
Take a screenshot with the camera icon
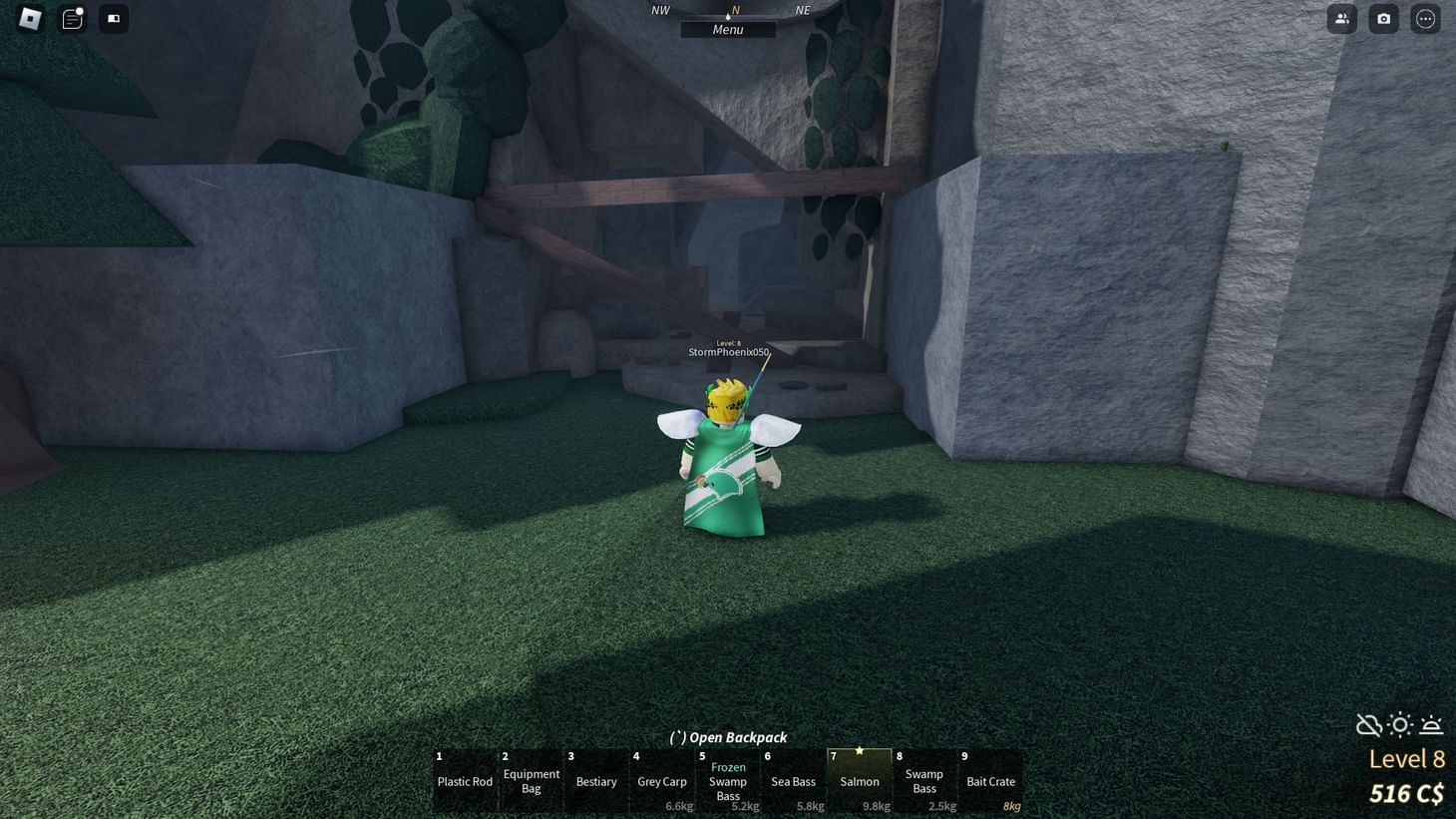pyautogui.click(x=1383, y=18)
